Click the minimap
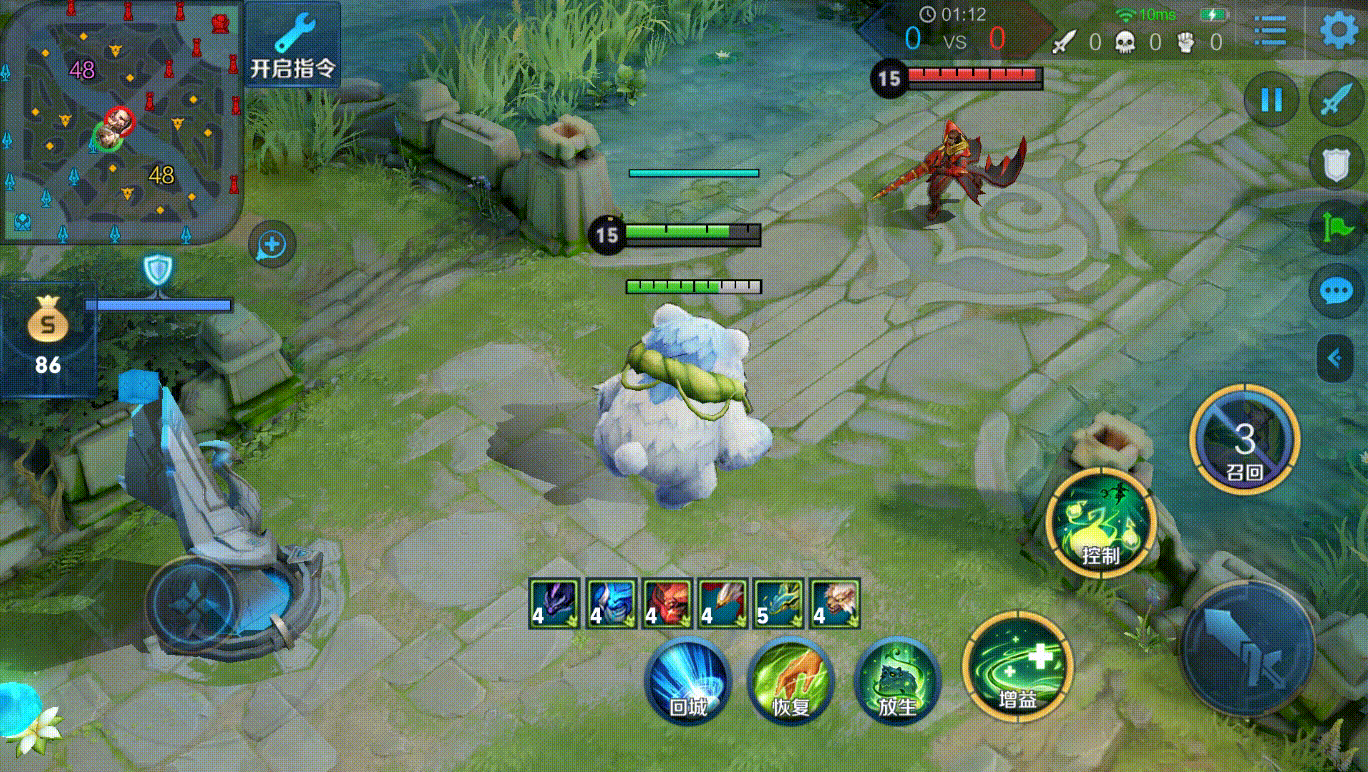This screenshot has height=772, width=1368. click(x=121, y=121)
